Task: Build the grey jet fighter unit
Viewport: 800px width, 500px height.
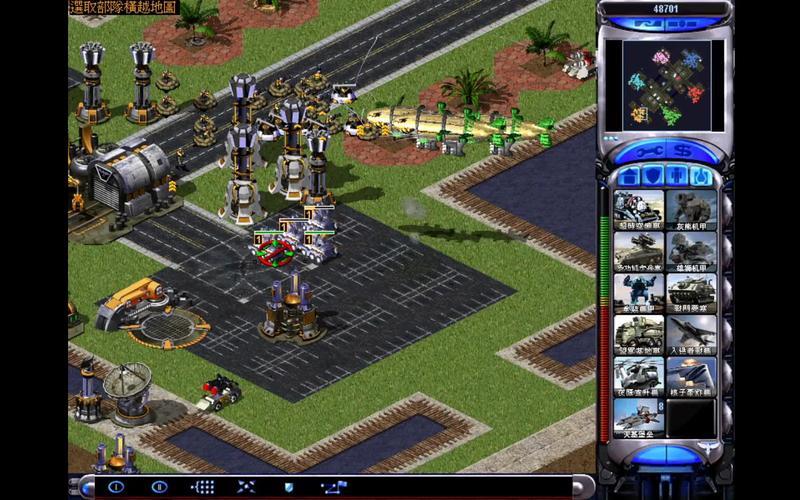Action: click(692, 333)
